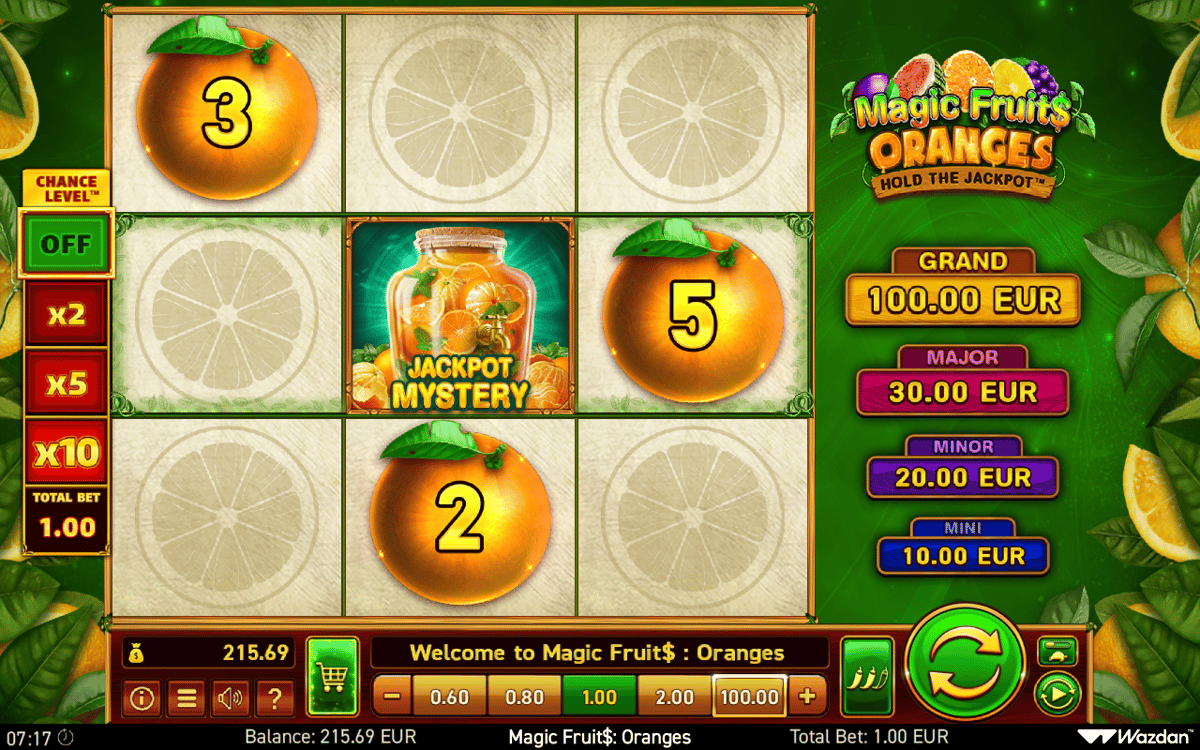Open the shopping cart bonus buy
Screen dimensions: 1200x750
pos(332,676)
